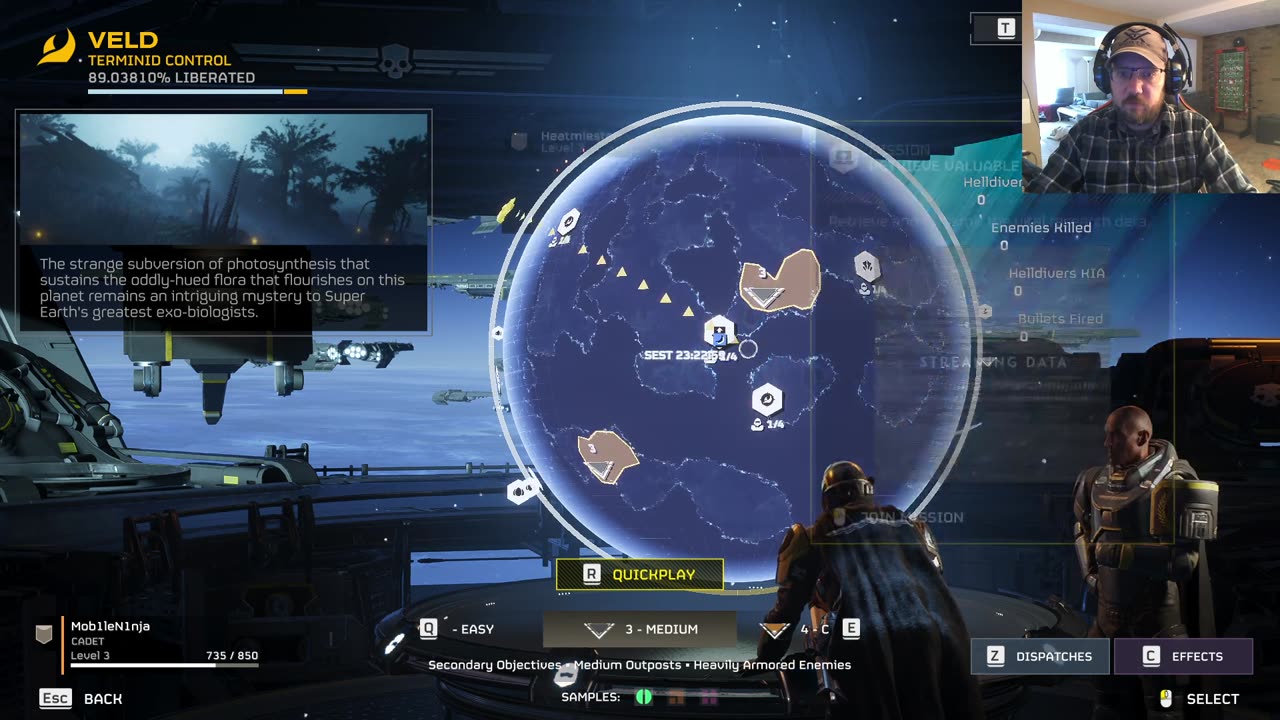Go Back from the planet map

[82, 698]
